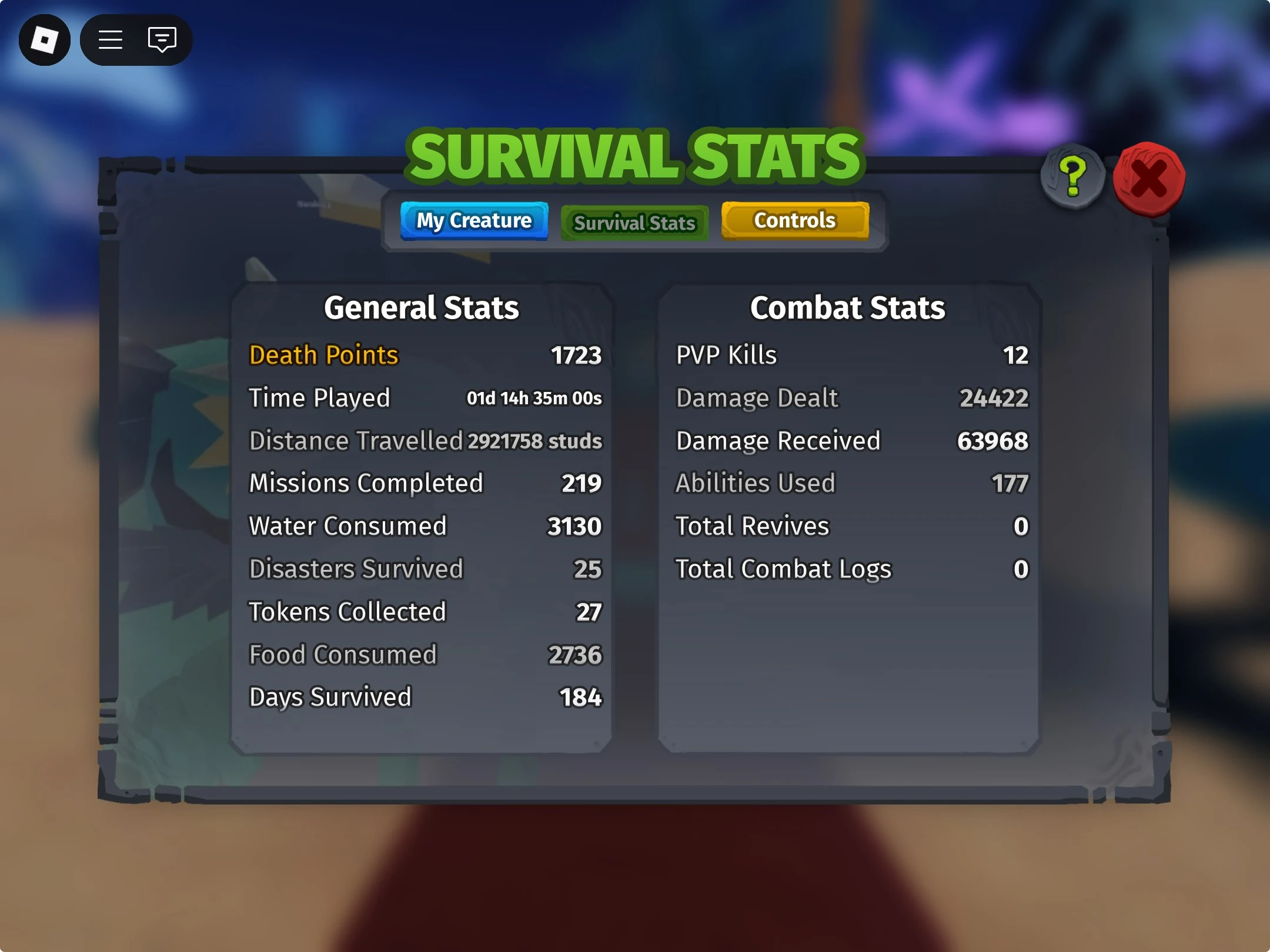
Task: Switch to the My Creature tab
Action: (x=474, y=221)
